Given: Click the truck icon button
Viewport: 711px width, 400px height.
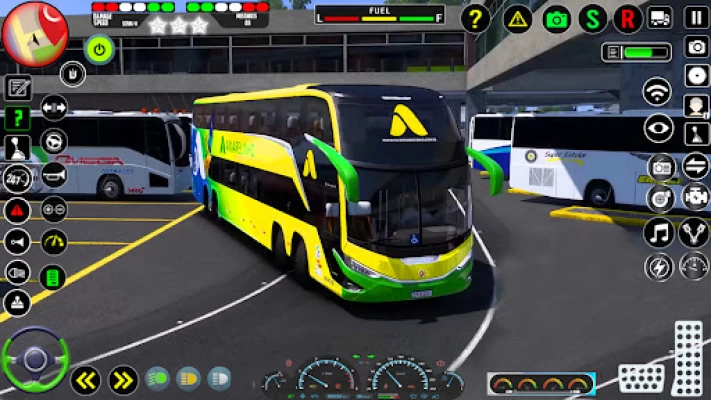Looking at the screenshot, I should click(x=660, y=17).
